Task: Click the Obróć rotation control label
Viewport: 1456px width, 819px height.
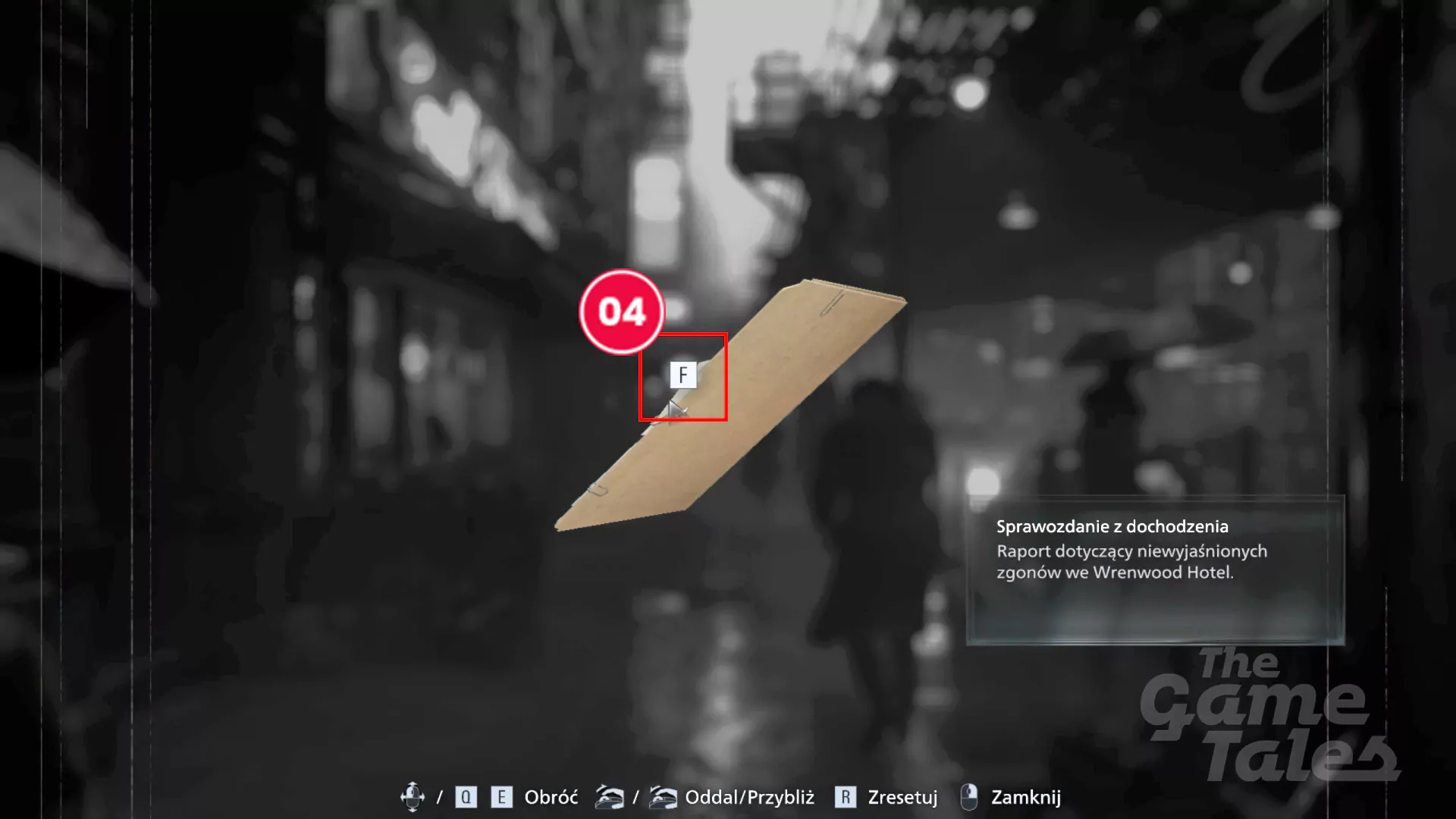Action: coord(551,797)
